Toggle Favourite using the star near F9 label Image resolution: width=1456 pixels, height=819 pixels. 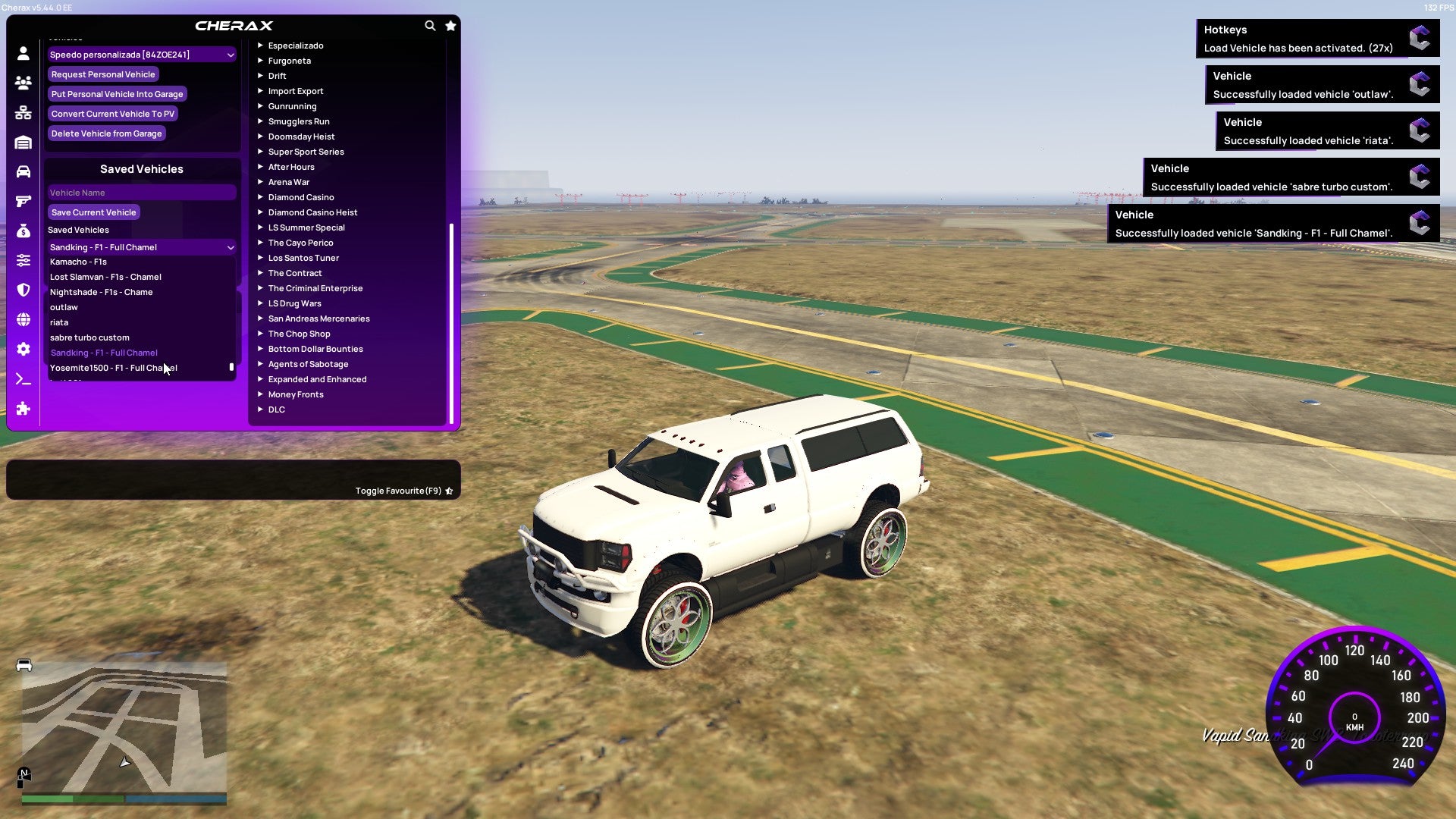[x=448, y=490]
